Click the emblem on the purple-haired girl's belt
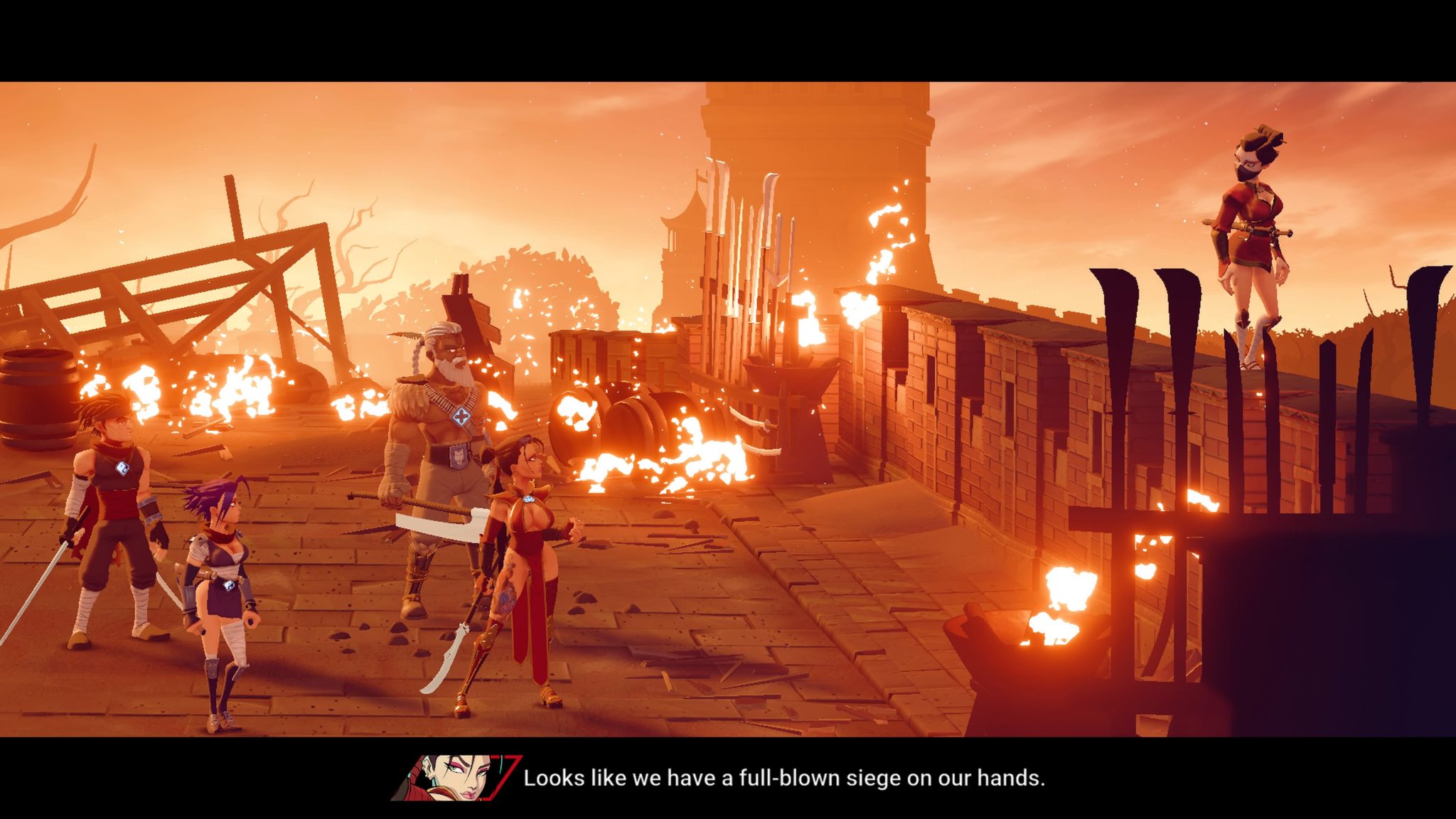Screen dimensions: 1456x819 point(229,587)
